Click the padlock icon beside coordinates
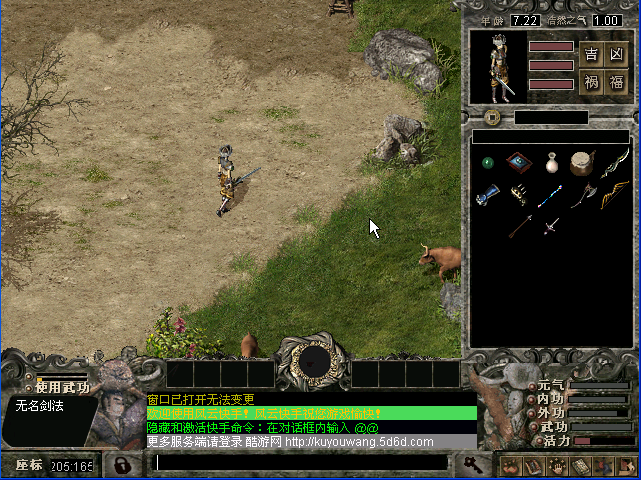Viewport: 641px width, 480px height. coord(121,465)
